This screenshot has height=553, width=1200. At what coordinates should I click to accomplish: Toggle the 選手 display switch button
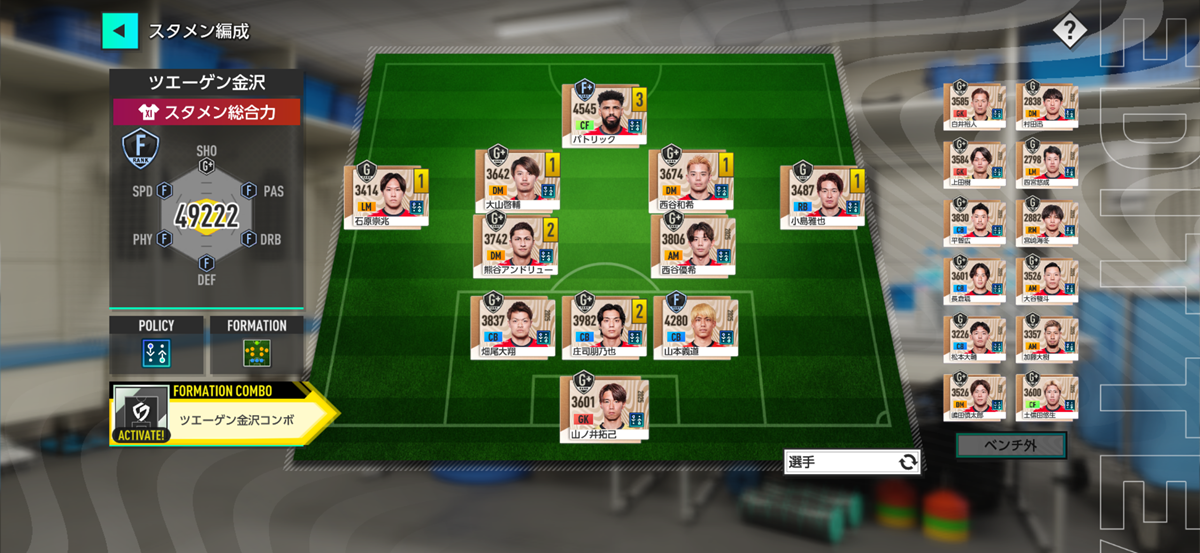pyautogui.click(x=852, y=462)
